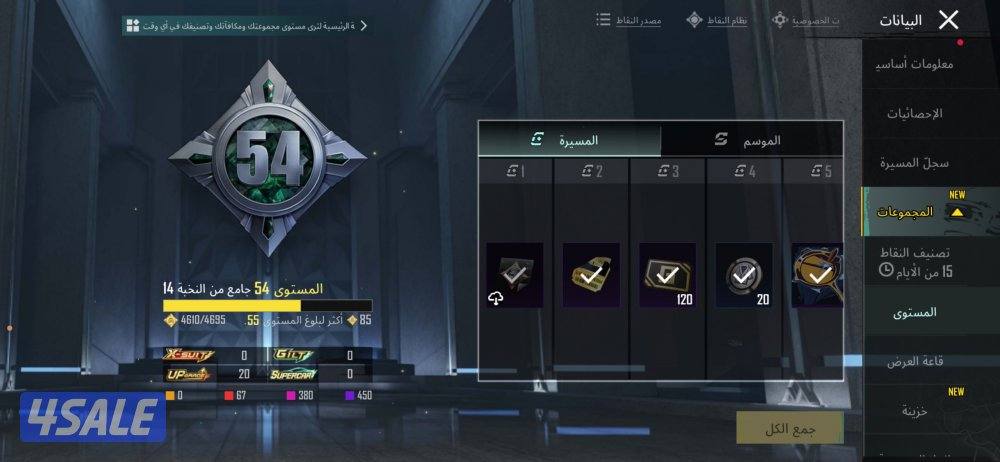
Task: Select the level 4 silver coin reward
Action: click(744, 275)
